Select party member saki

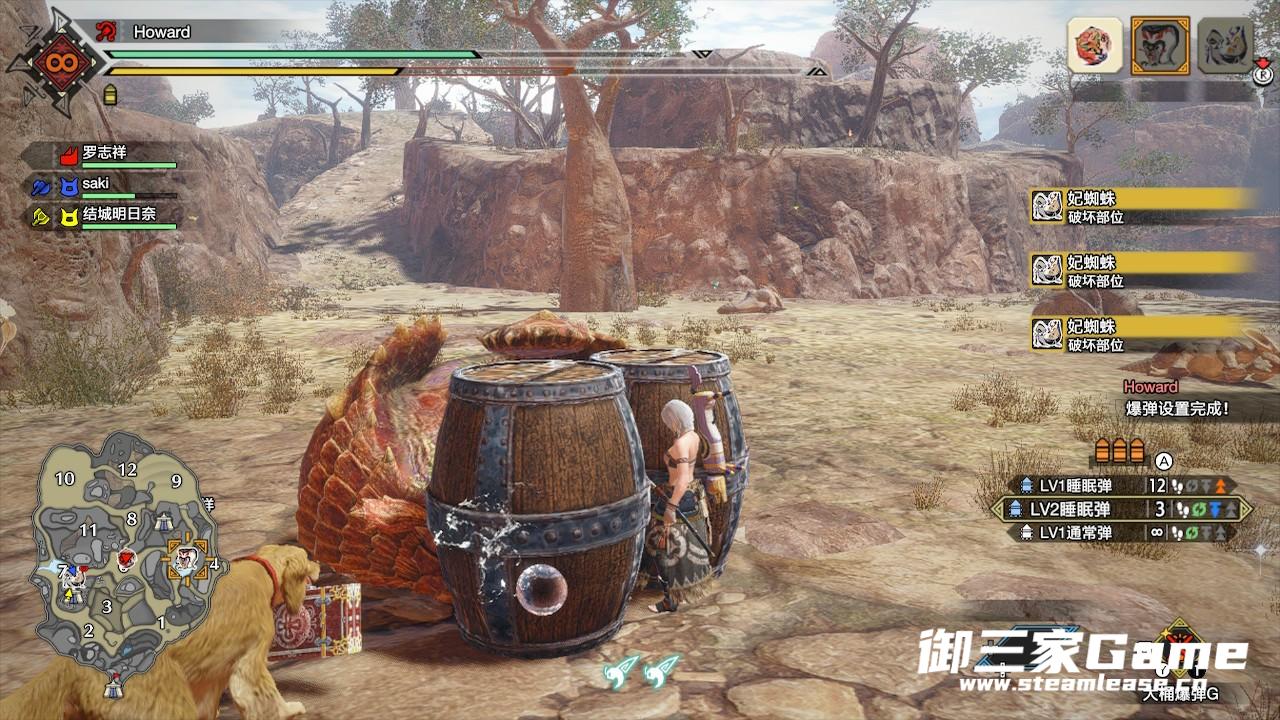(x=96, y=185)
